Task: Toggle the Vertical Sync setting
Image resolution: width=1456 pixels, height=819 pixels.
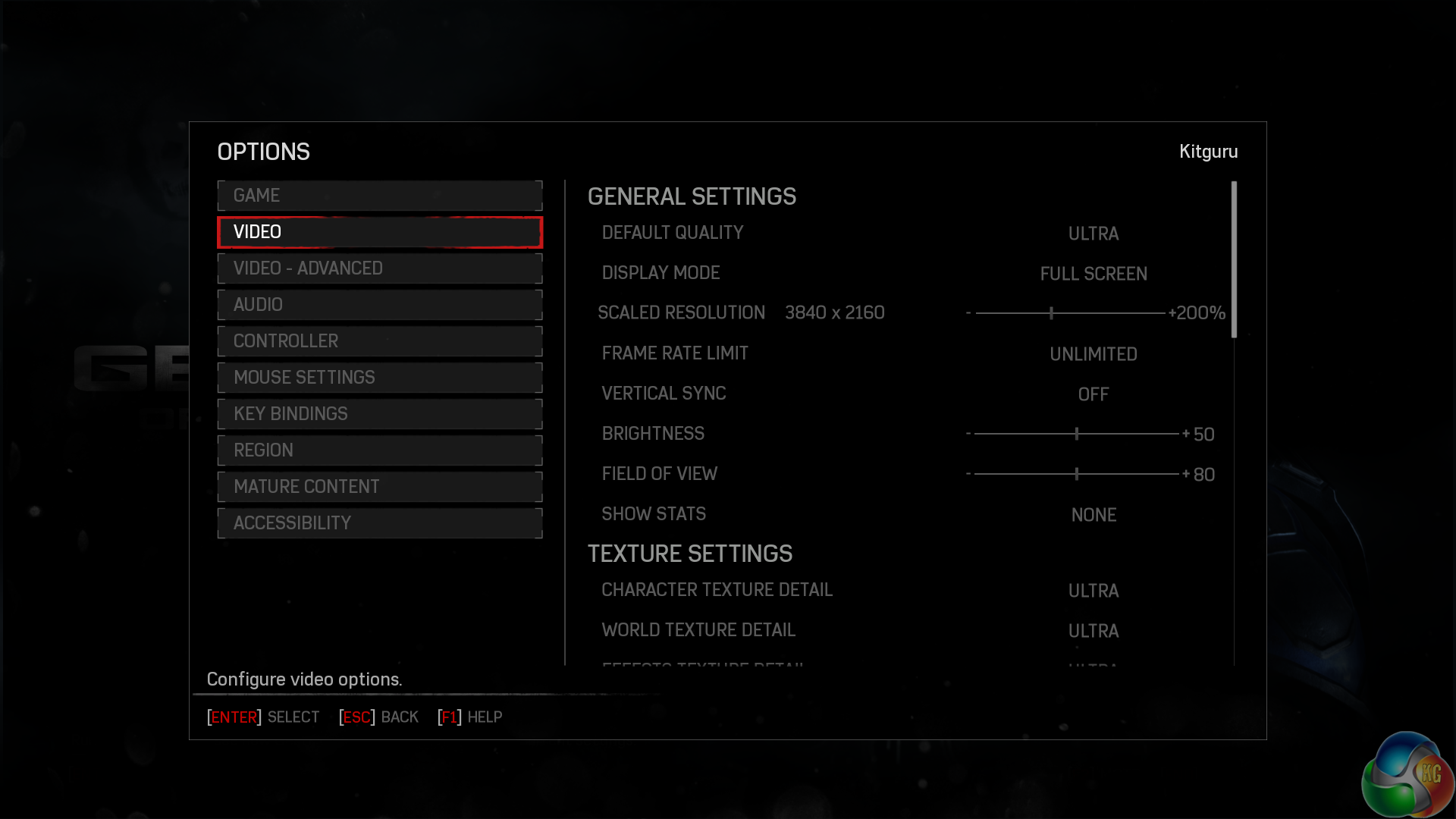Action: point(1093,394)
